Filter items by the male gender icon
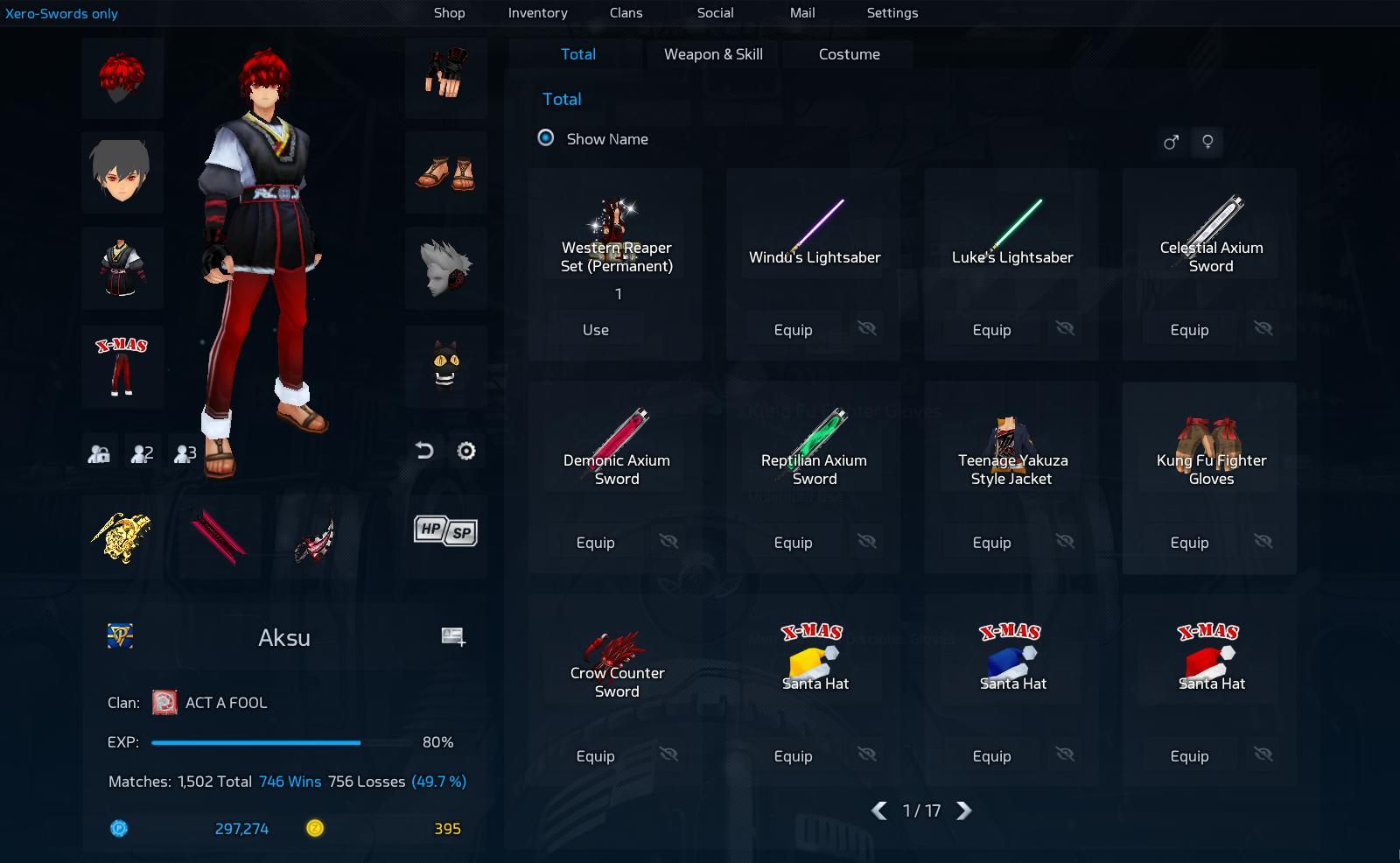The width and height of the screenshot is (1400, 863). coord(1171,142)
